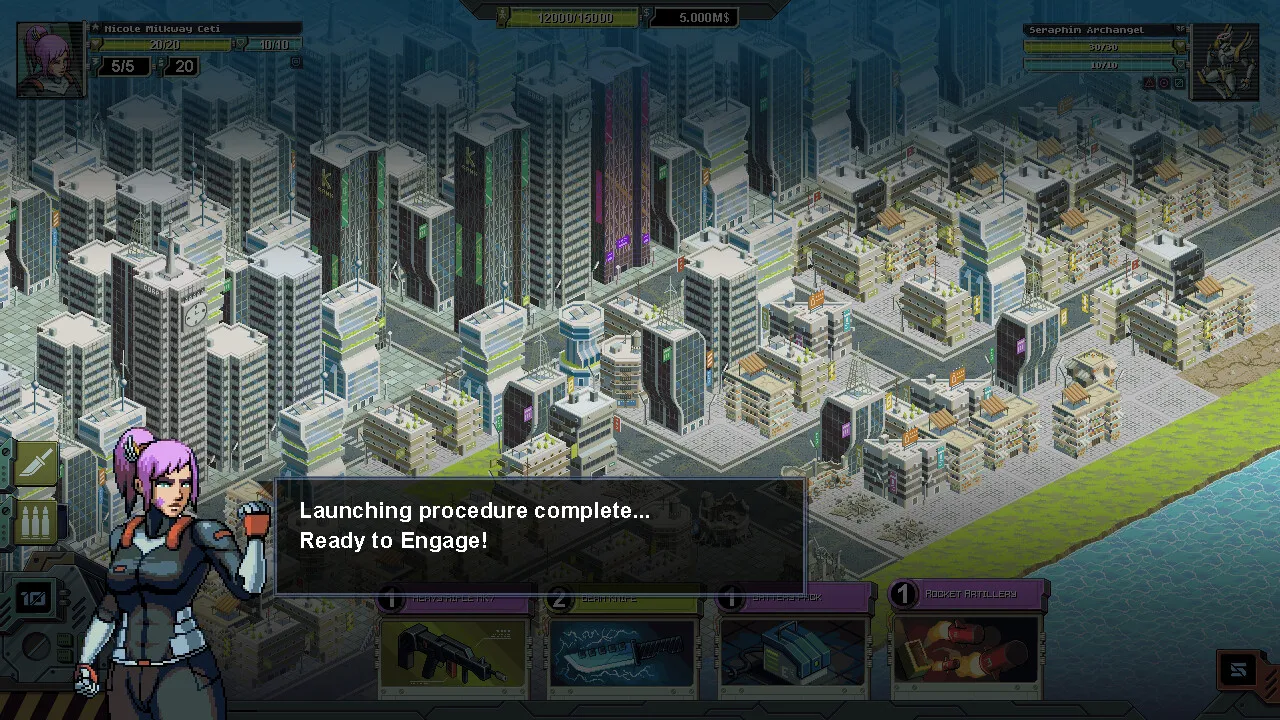Select the ammo bullets icon
Screen dimensions: 1280x720
coord(37,524)
